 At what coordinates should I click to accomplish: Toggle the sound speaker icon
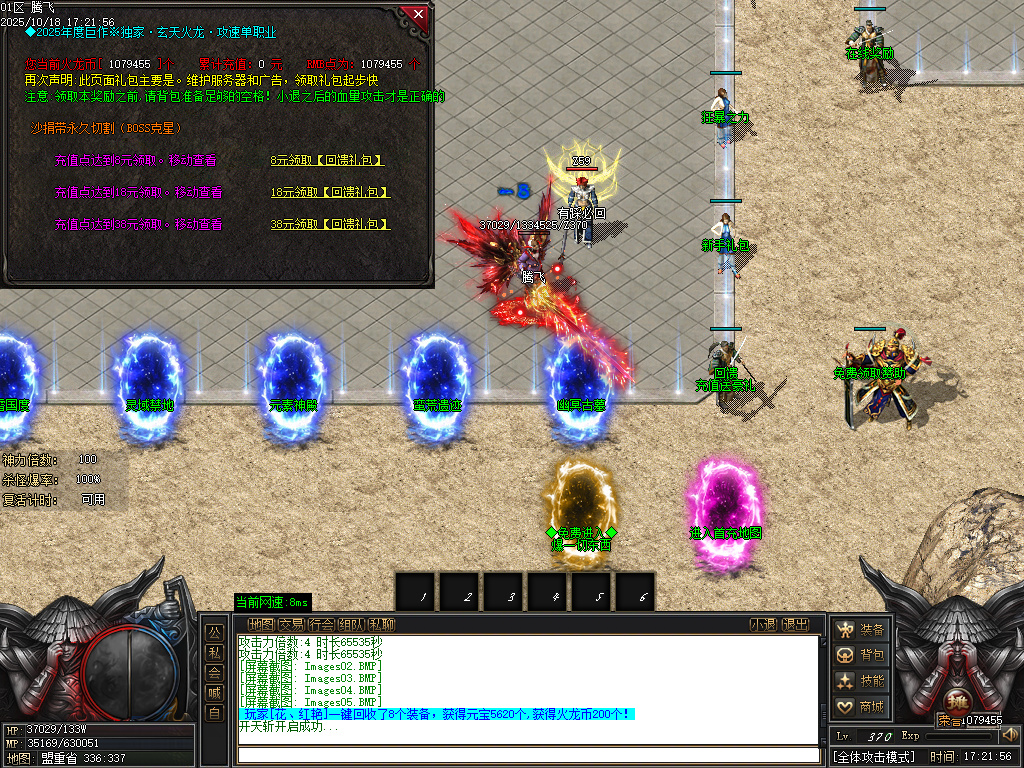click(1009, 735)
